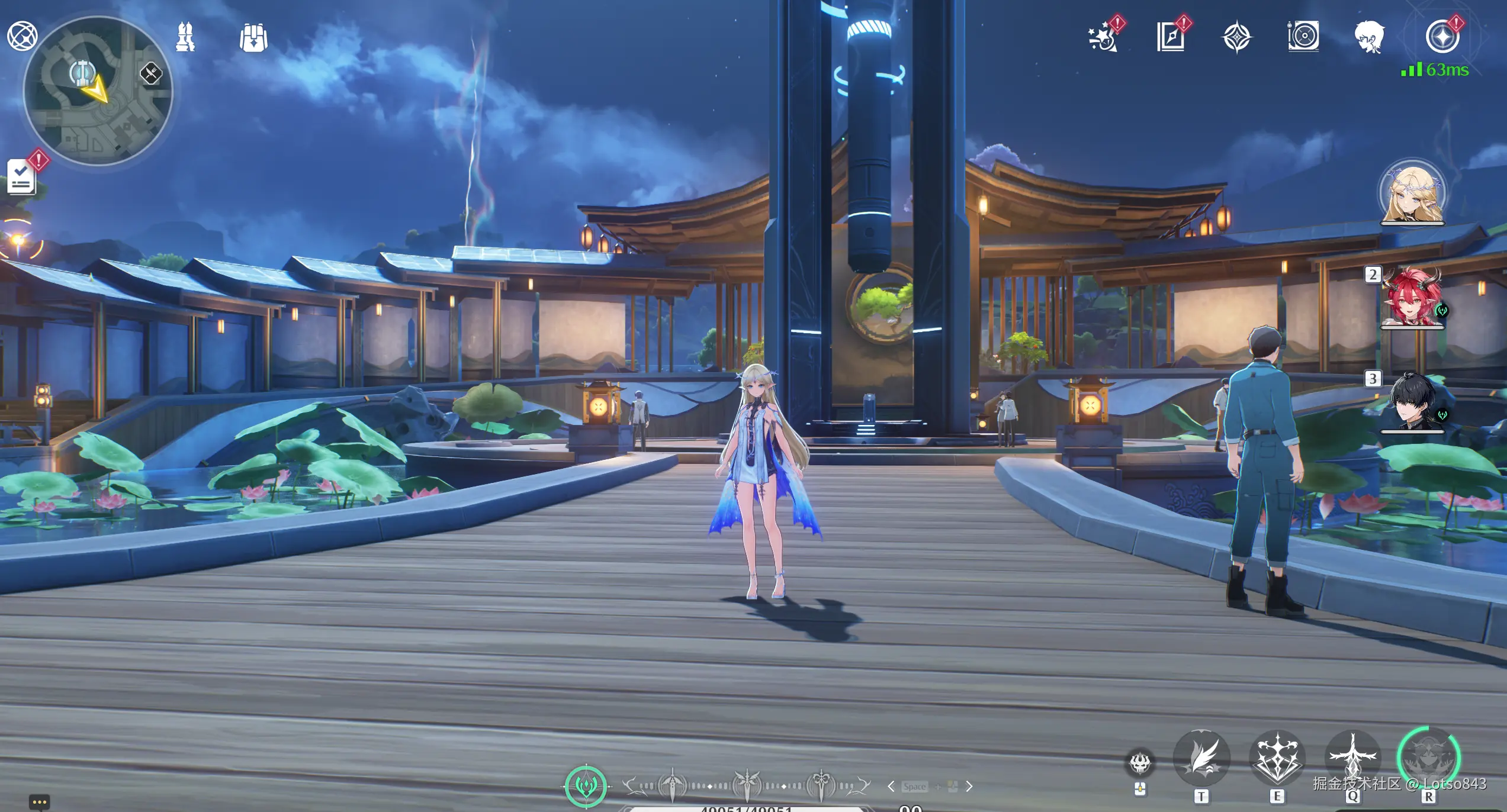Image resolution: width=1507 pixels, height=812 pixels.
Task: Select the blonde elf character portrait
Action: click(x=1412, y=192)
